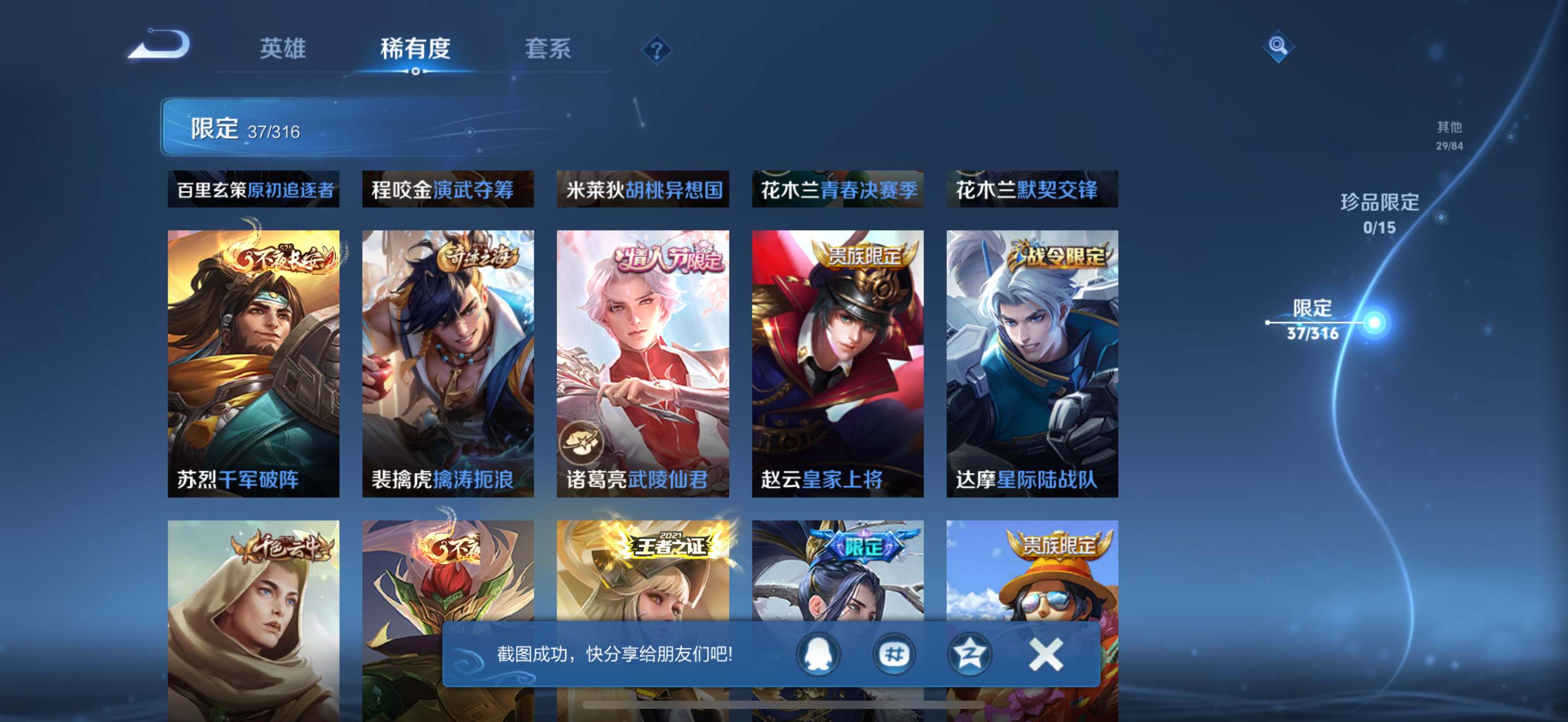
Task: Share the screenshot via the star Qzone icon
Action: tap(969, 654)
